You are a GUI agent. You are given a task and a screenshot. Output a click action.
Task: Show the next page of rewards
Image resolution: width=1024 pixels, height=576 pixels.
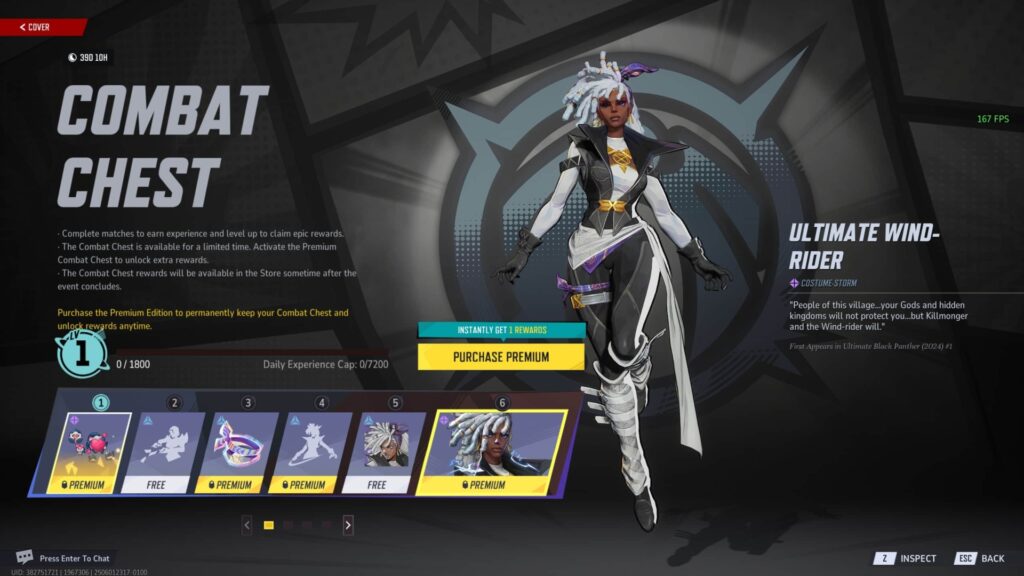(348, 524)
